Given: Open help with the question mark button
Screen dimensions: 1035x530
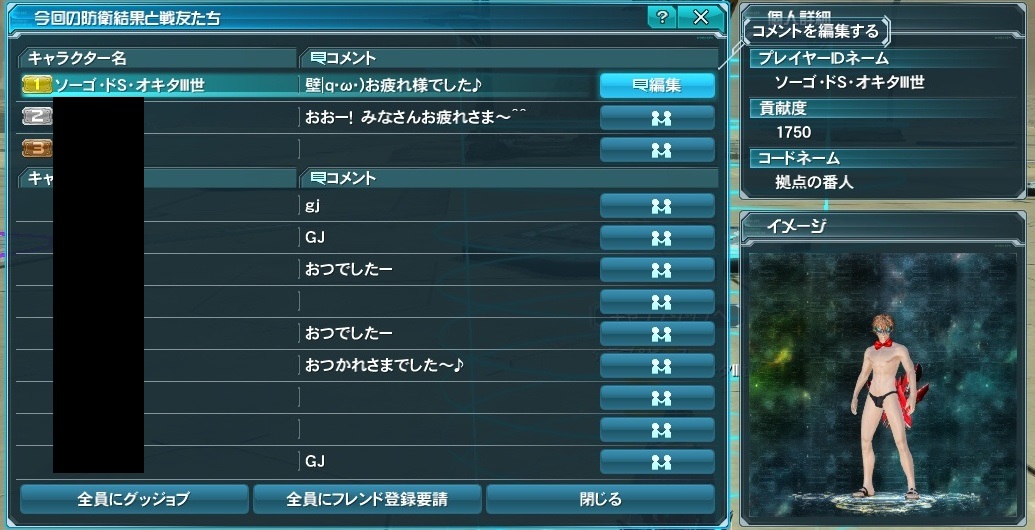Looking at the screenshot, I should point(661,18).
